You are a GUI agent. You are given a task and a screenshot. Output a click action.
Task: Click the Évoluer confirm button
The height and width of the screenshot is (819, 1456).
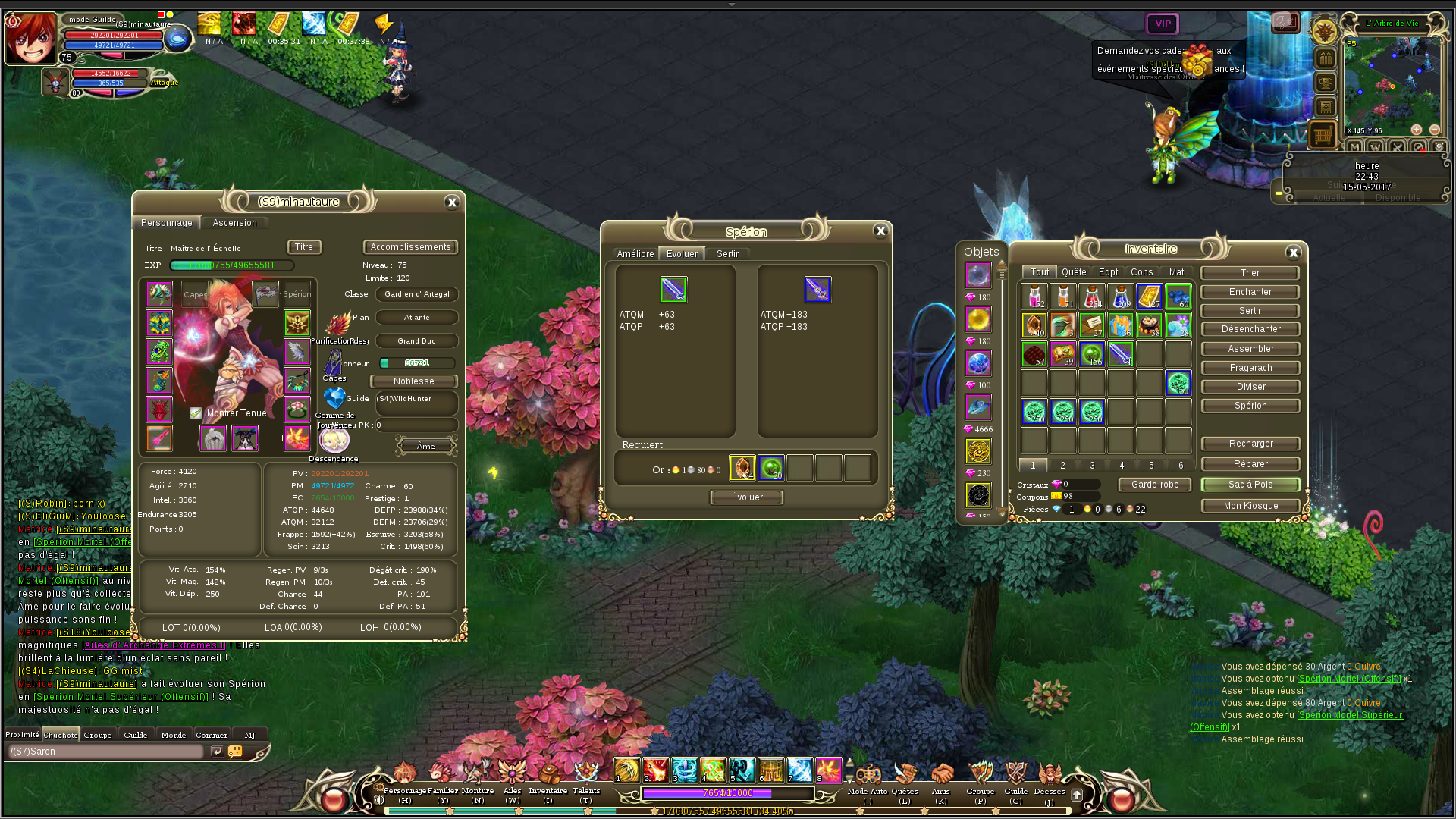click(747, 497)
